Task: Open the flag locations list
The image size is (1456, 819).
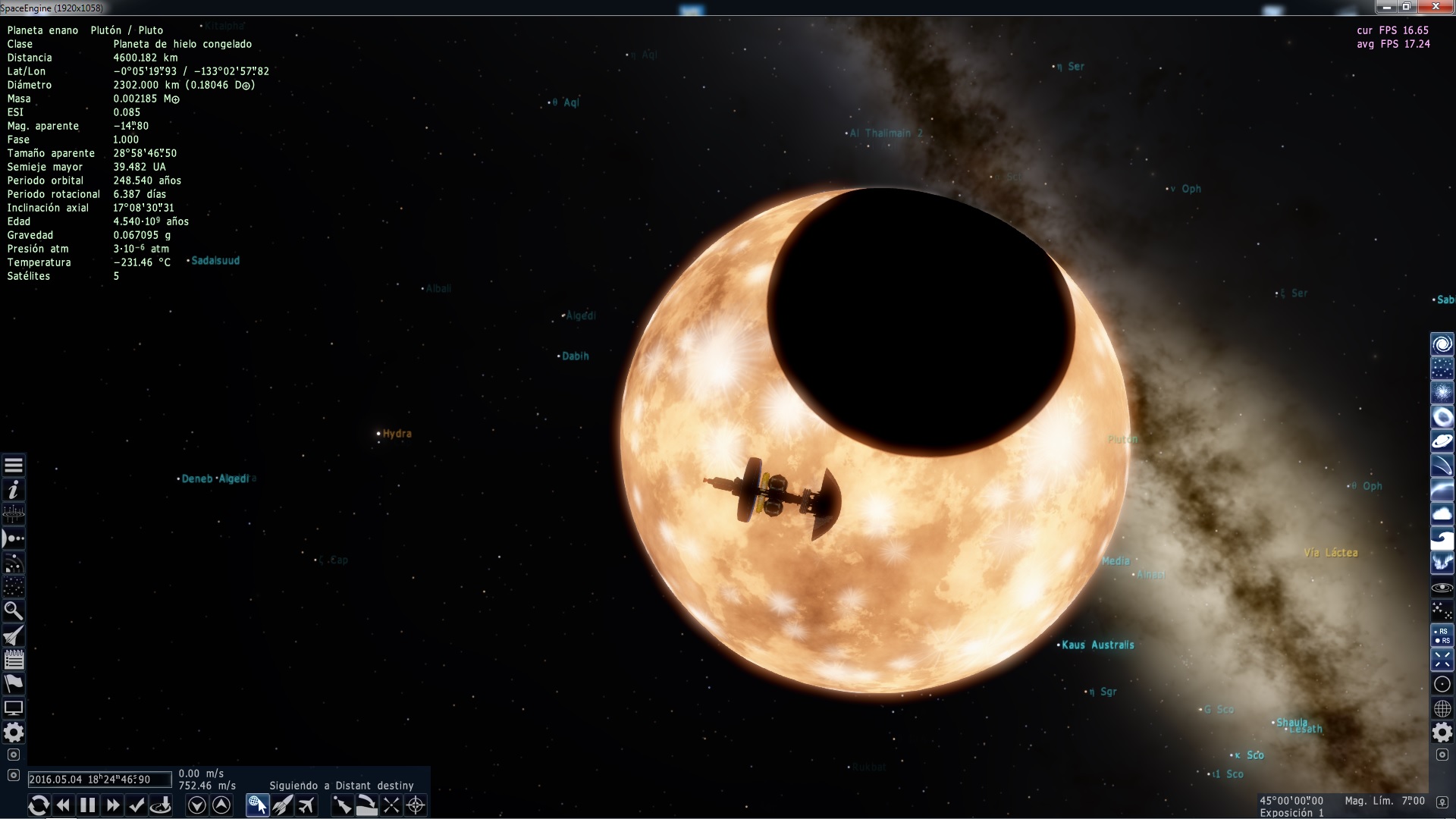Action: click(x=14, y=683)
